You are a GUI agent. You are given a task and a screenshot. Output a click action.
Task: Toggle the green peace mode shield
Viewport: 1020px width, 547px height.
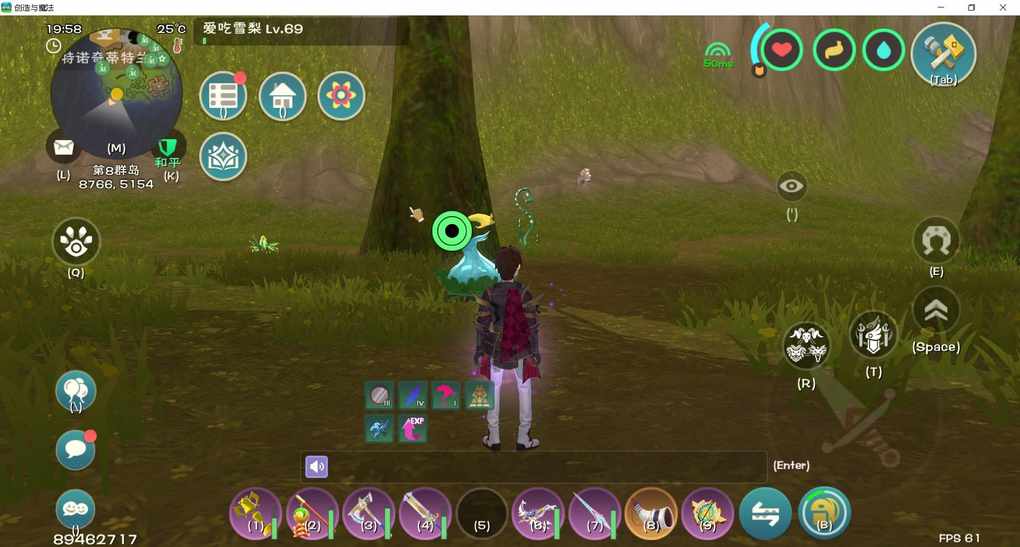coord(169,147)
